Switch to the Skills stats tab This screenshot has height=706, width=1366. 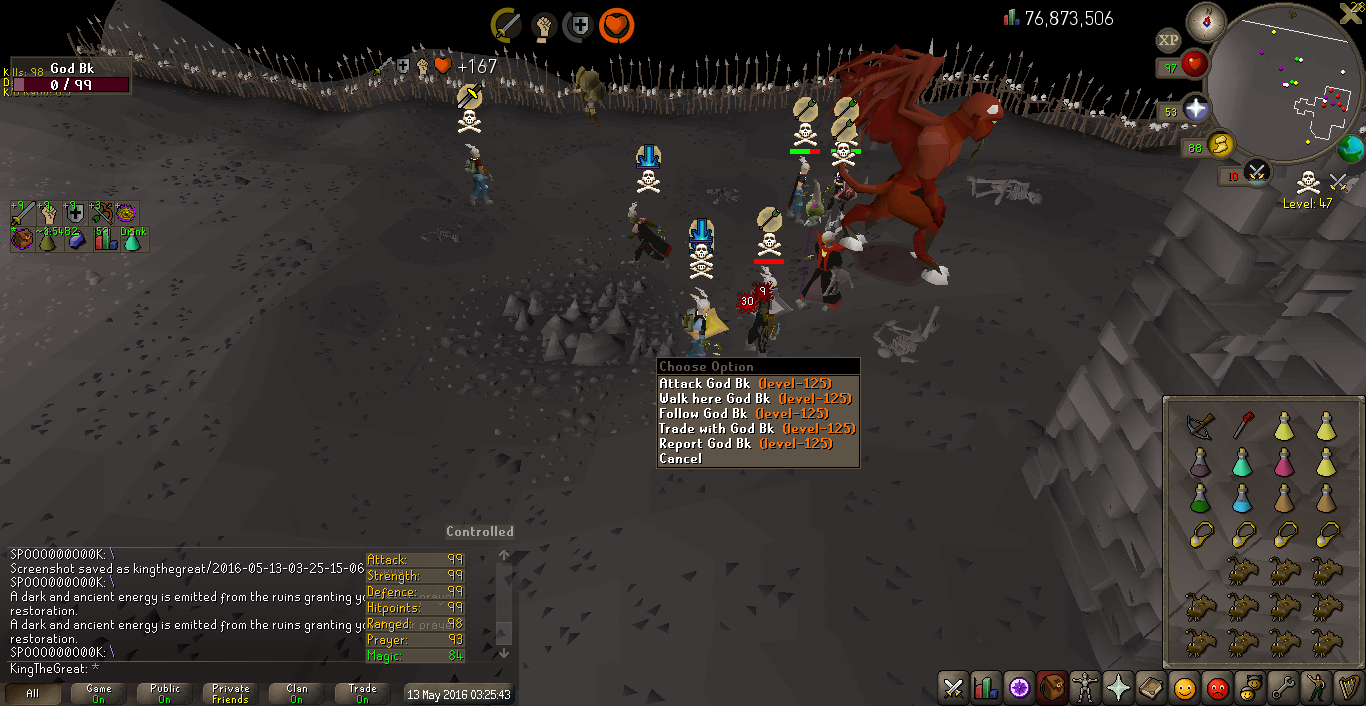tap(986, 688)
